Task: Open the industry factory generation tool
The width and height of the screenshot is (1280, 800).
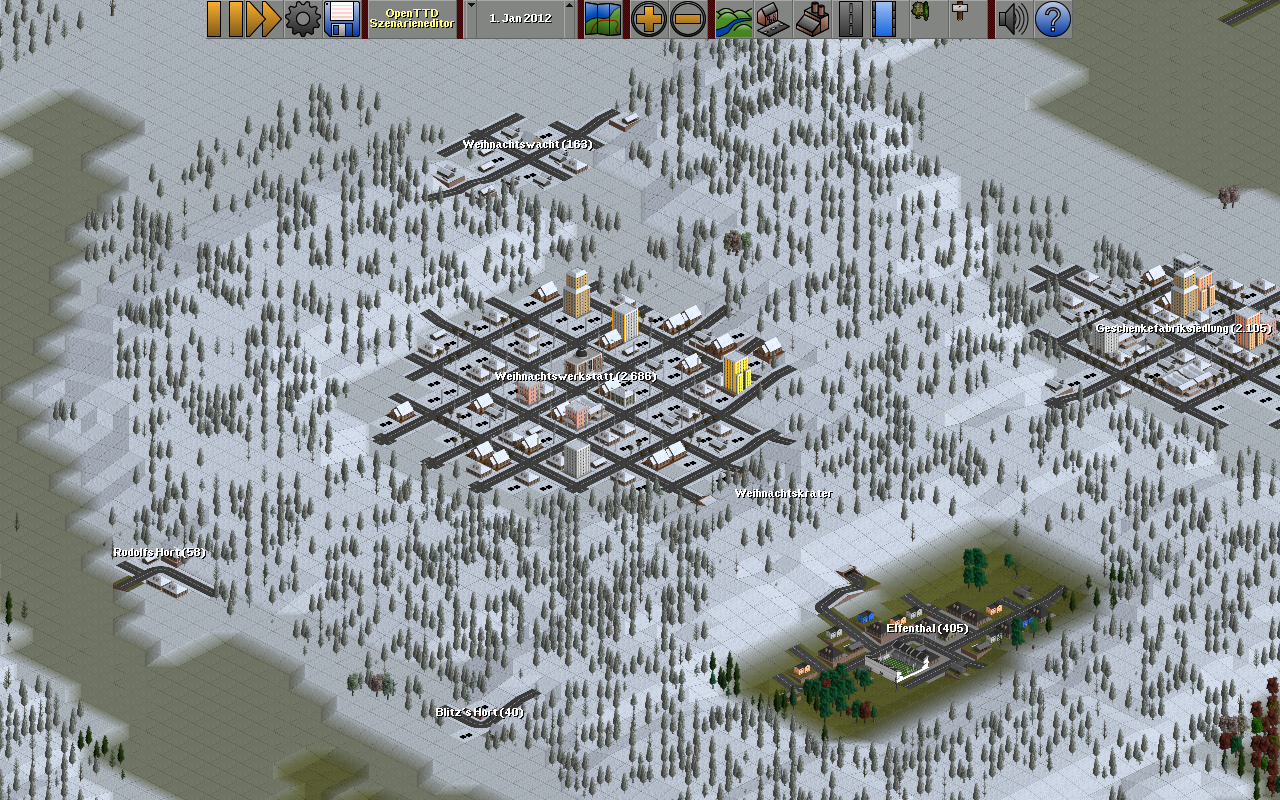Action: [x=811, y=19]
